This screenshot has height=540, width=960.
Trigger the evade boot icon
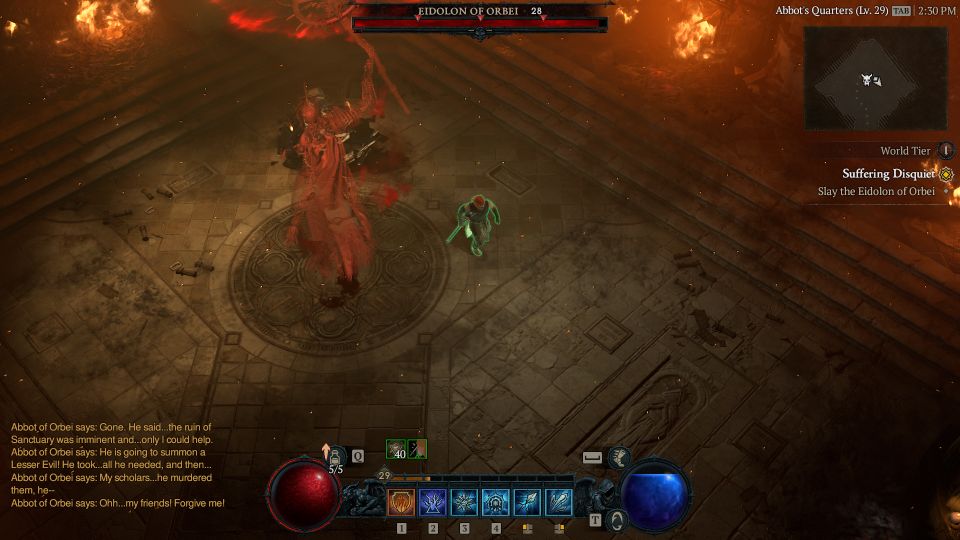coord(619,457)
